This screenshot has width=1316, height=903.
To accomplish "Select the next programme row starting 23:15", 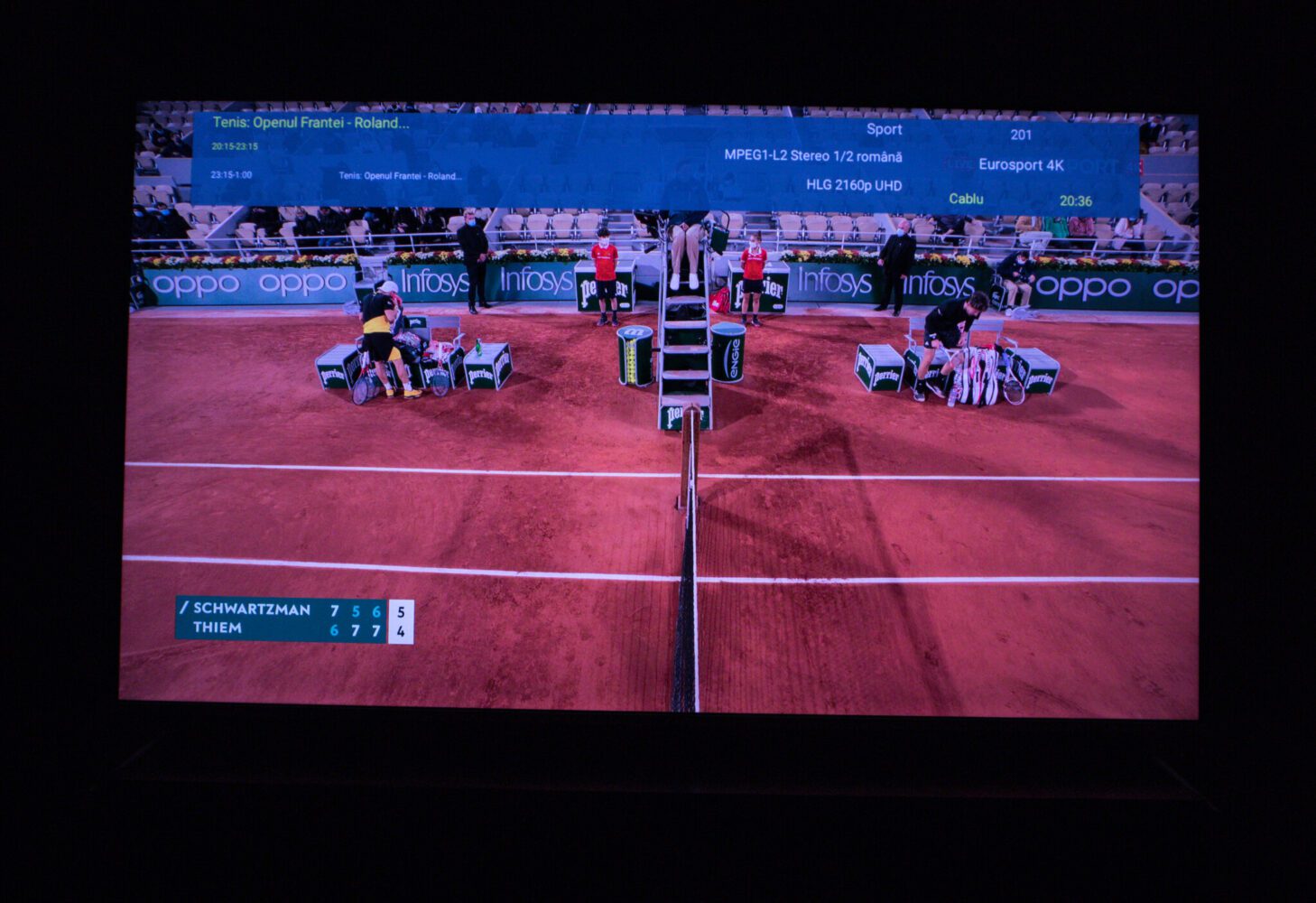I will click(x=399, y=175).
